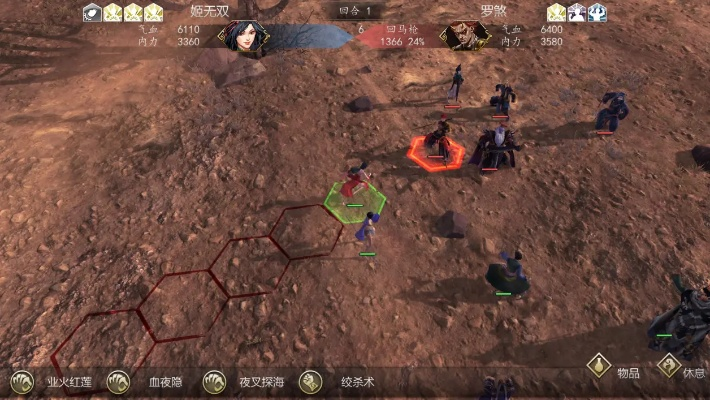The width and height of the screenshot is (710, 400).
Task: Click 姬无双's character portrait
Action: point(244,35)
